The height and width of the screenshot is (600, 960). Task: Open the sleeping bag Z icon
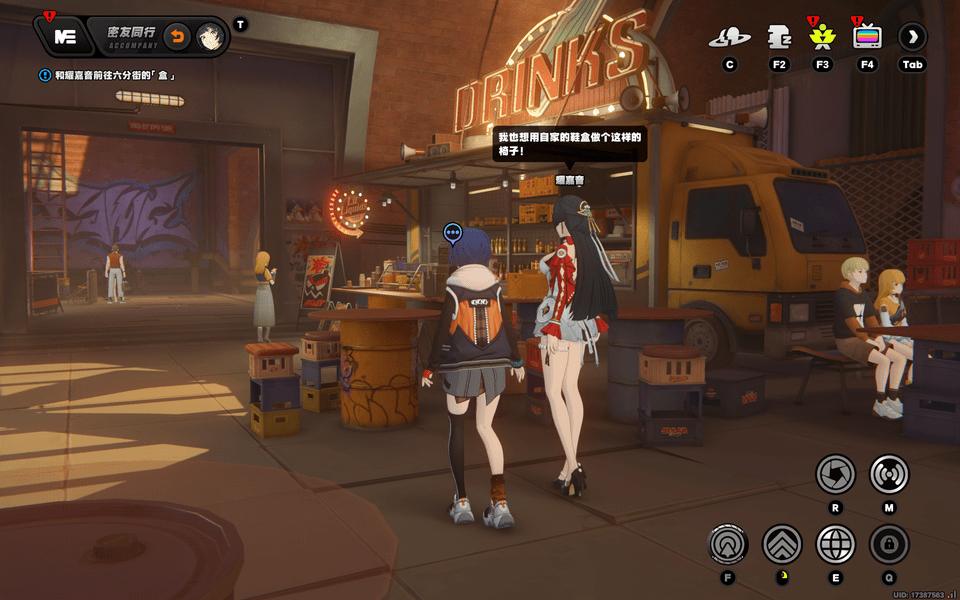(780, 38)
